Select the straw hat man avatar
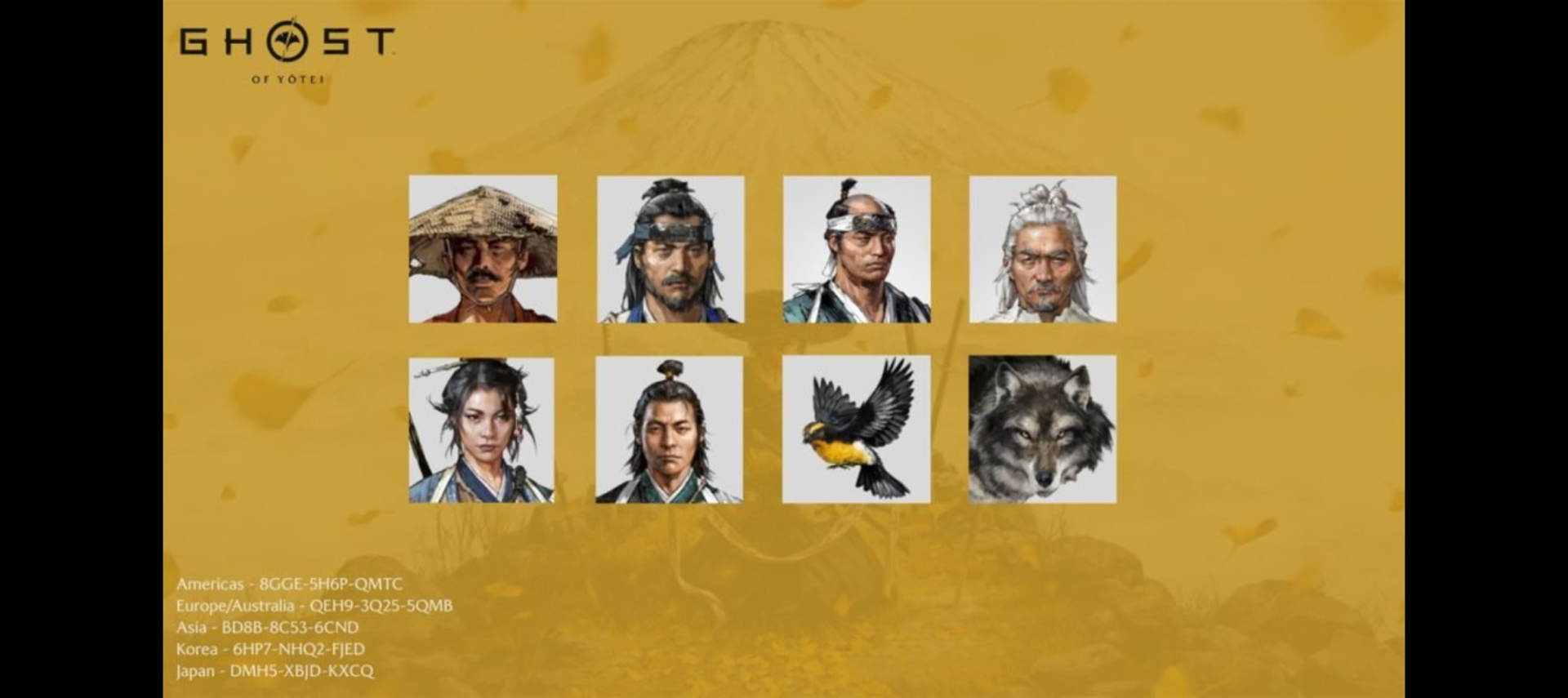Screen dimensions: 1568x698 [483, 249]
